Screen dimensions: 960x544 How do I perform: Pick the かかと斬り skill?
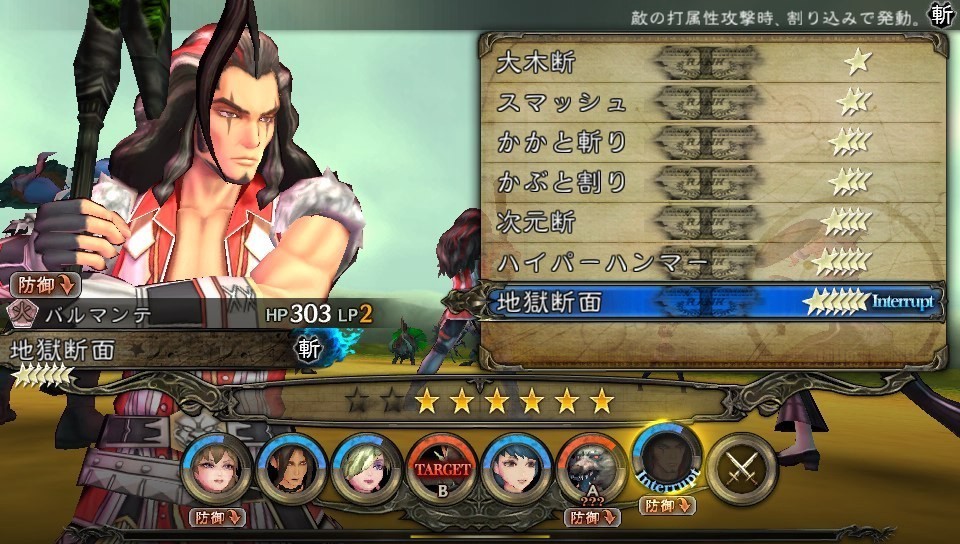710,142
